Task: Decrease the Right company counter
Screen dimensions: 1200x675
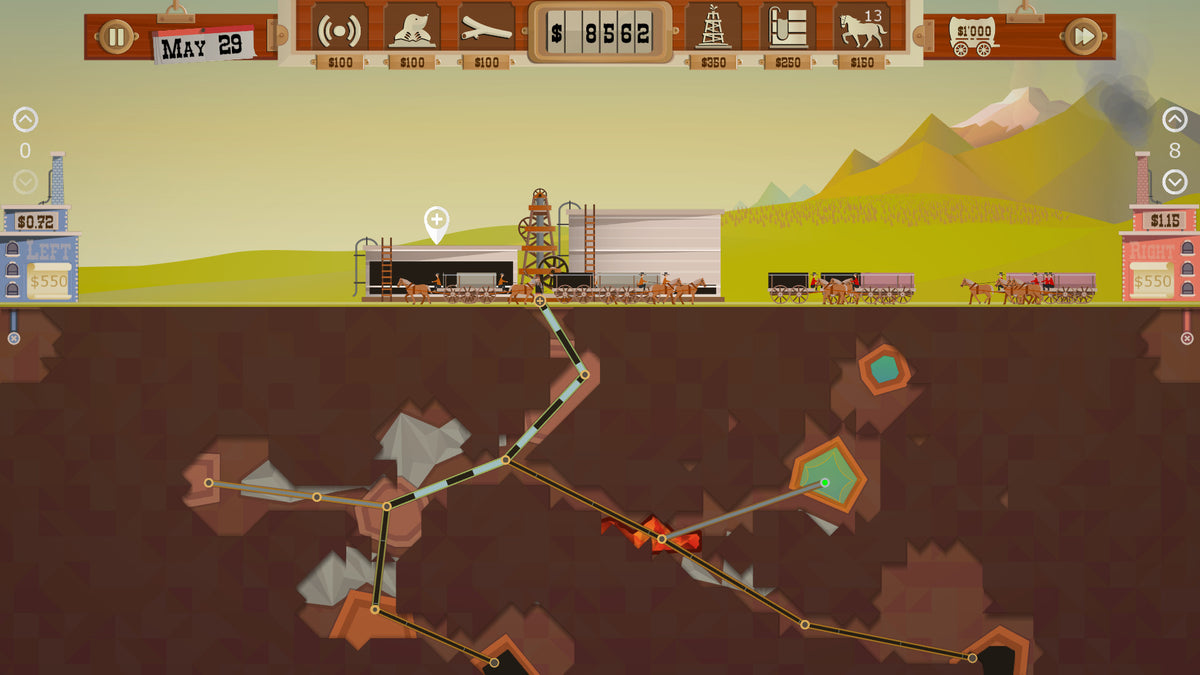Action: click(x=1175, y=182)
